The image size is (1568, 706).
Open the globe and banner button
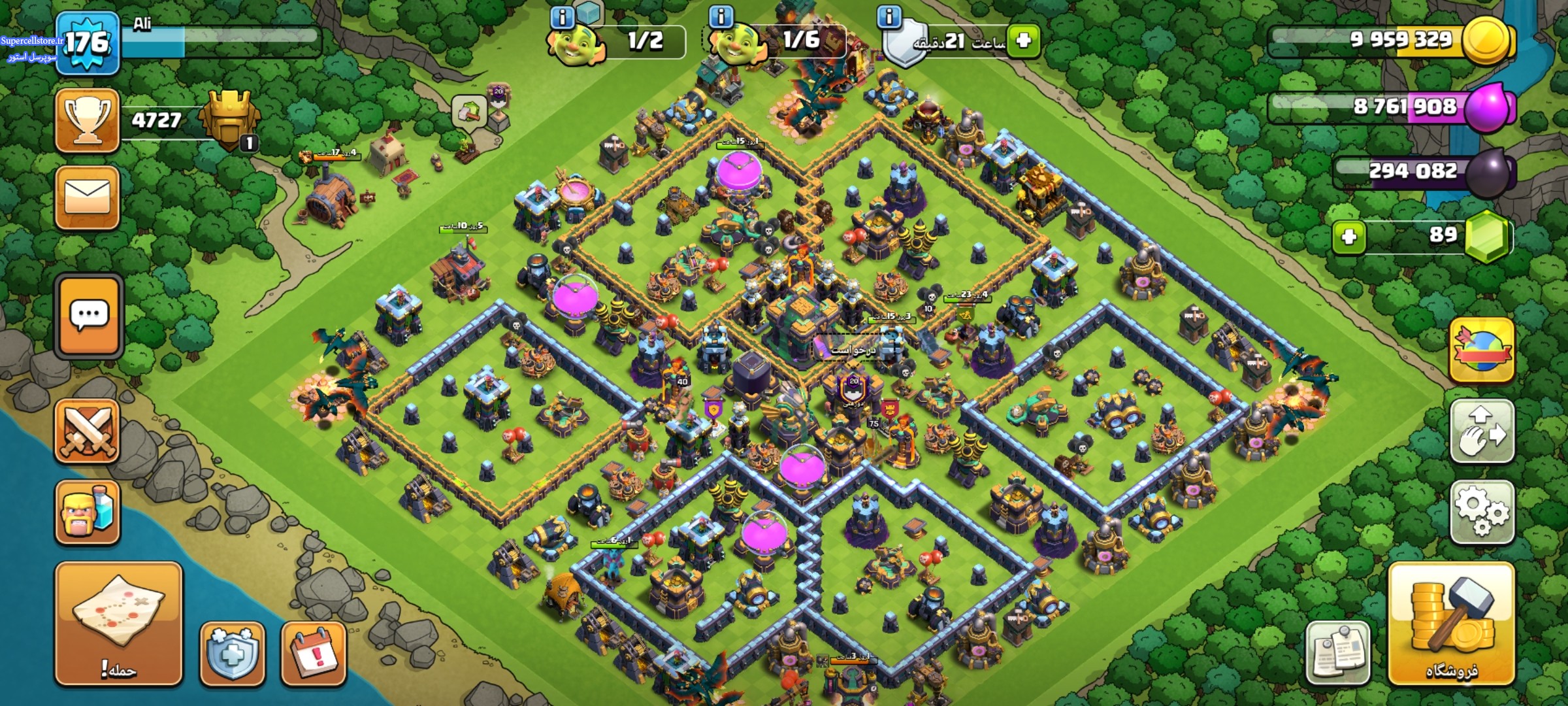click(x=1482, y=350)
